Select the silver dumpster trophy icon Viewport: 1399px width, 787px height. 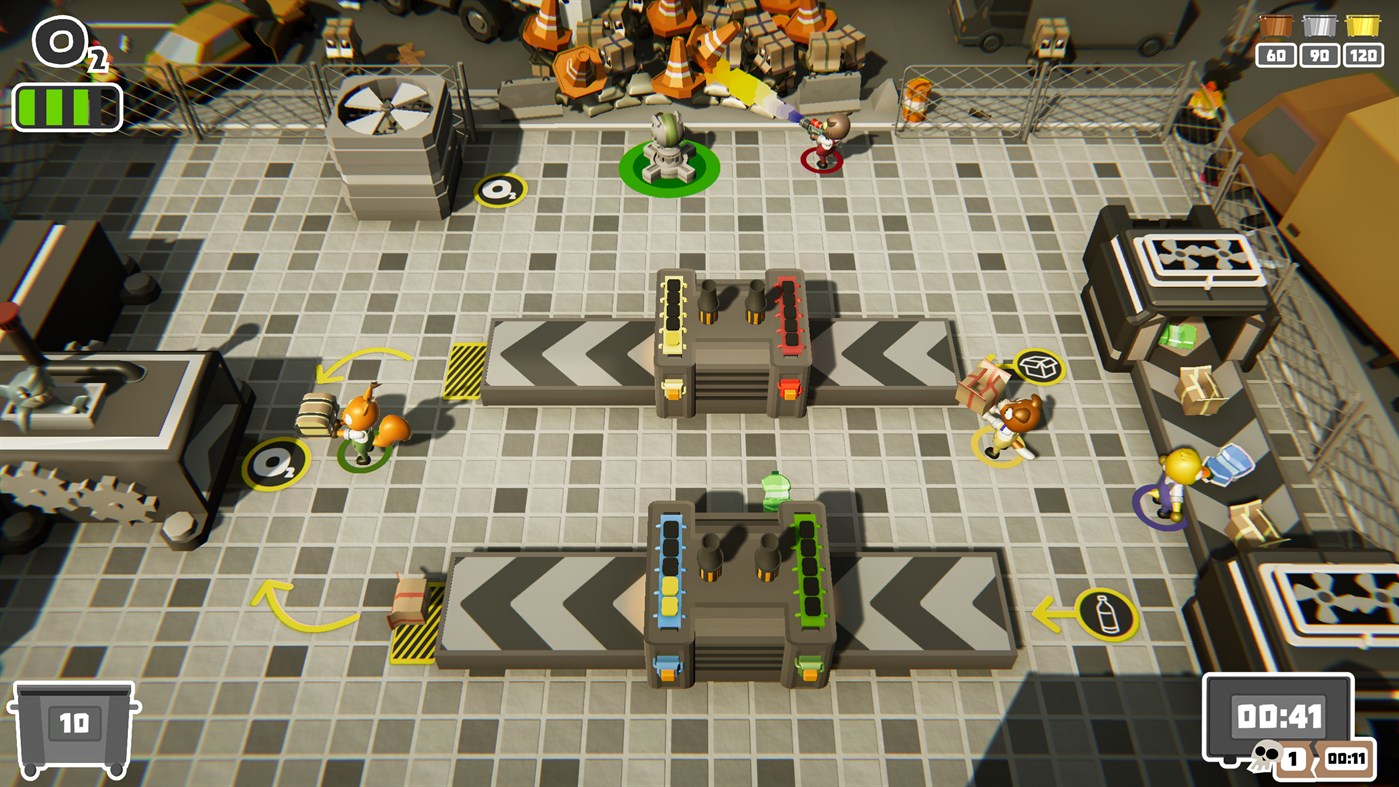tap(1320, 27)
